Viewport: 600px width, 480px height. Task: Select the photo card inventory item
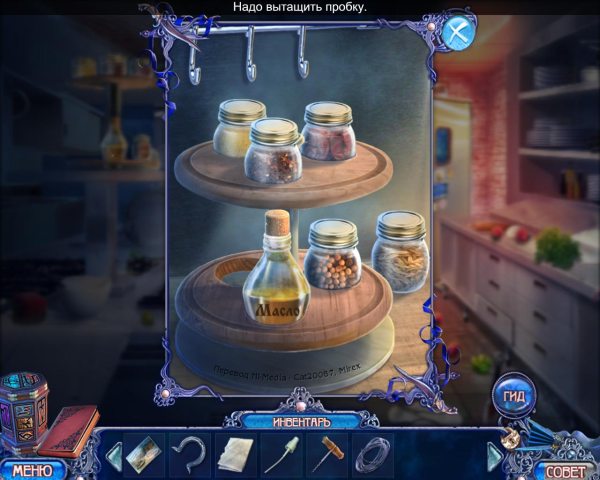coord(143,454)
